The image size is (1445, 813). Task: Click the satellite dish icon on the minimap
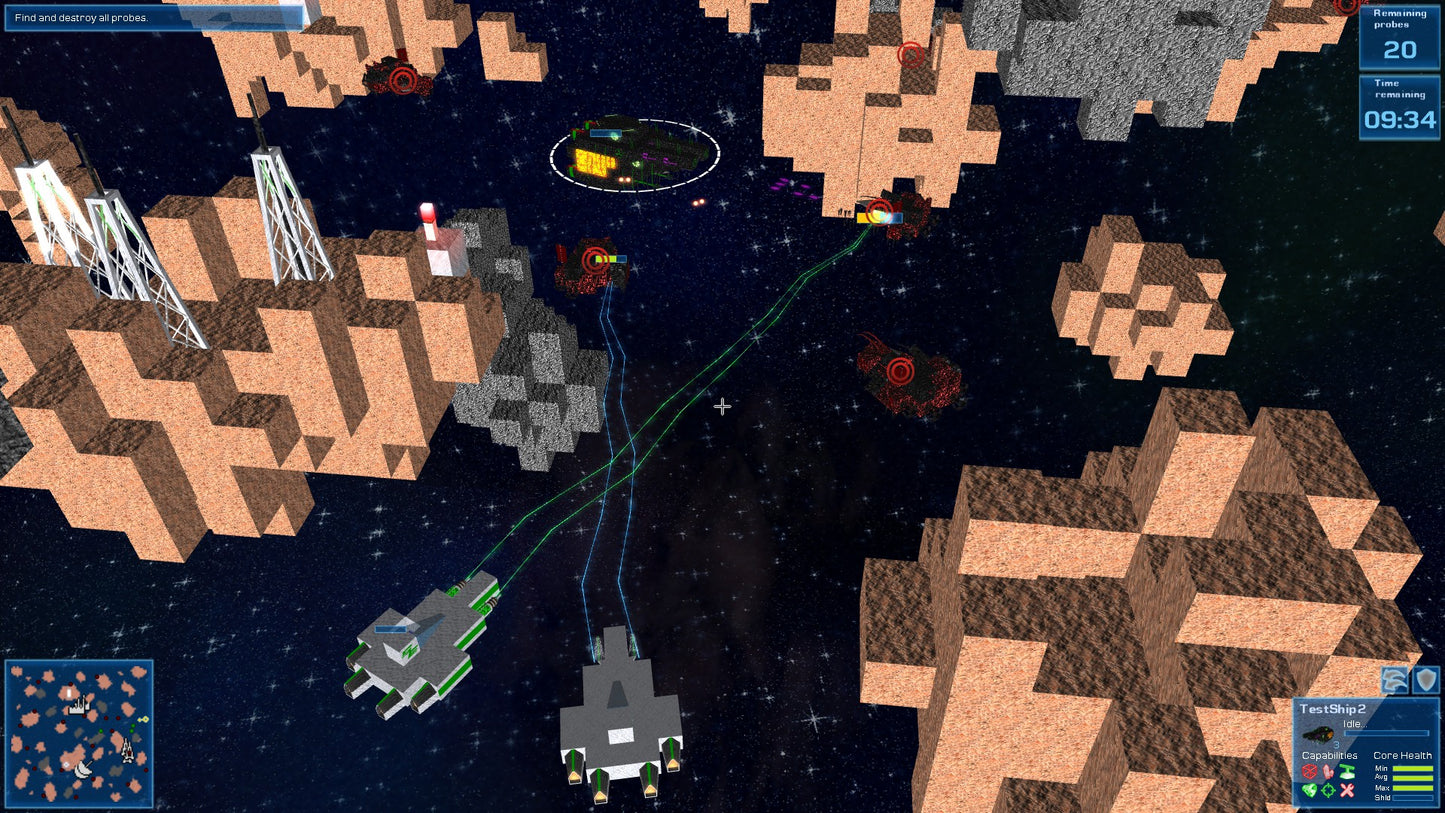83,769
